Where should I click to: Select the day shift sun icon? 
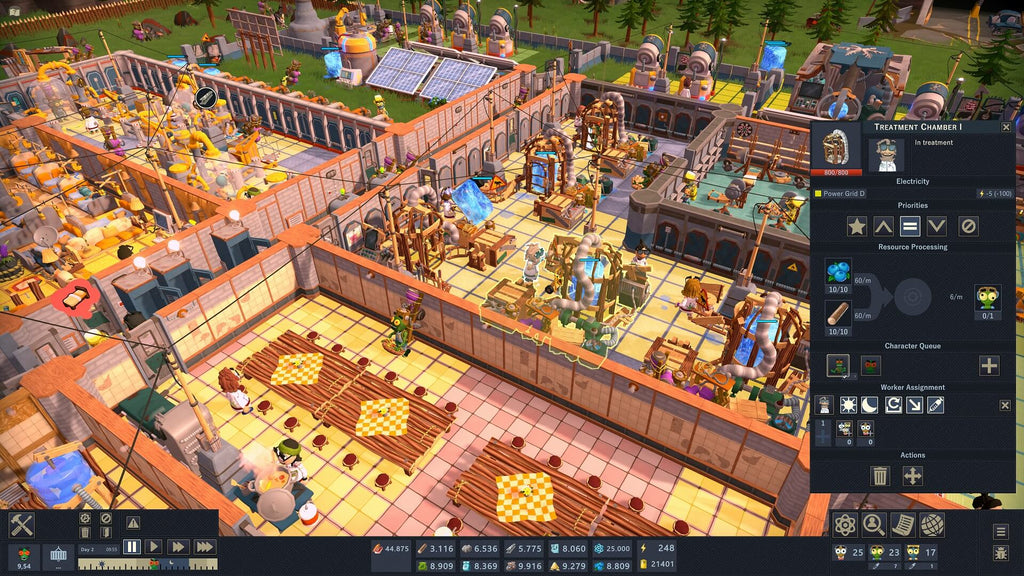click(x=846, y=405)
